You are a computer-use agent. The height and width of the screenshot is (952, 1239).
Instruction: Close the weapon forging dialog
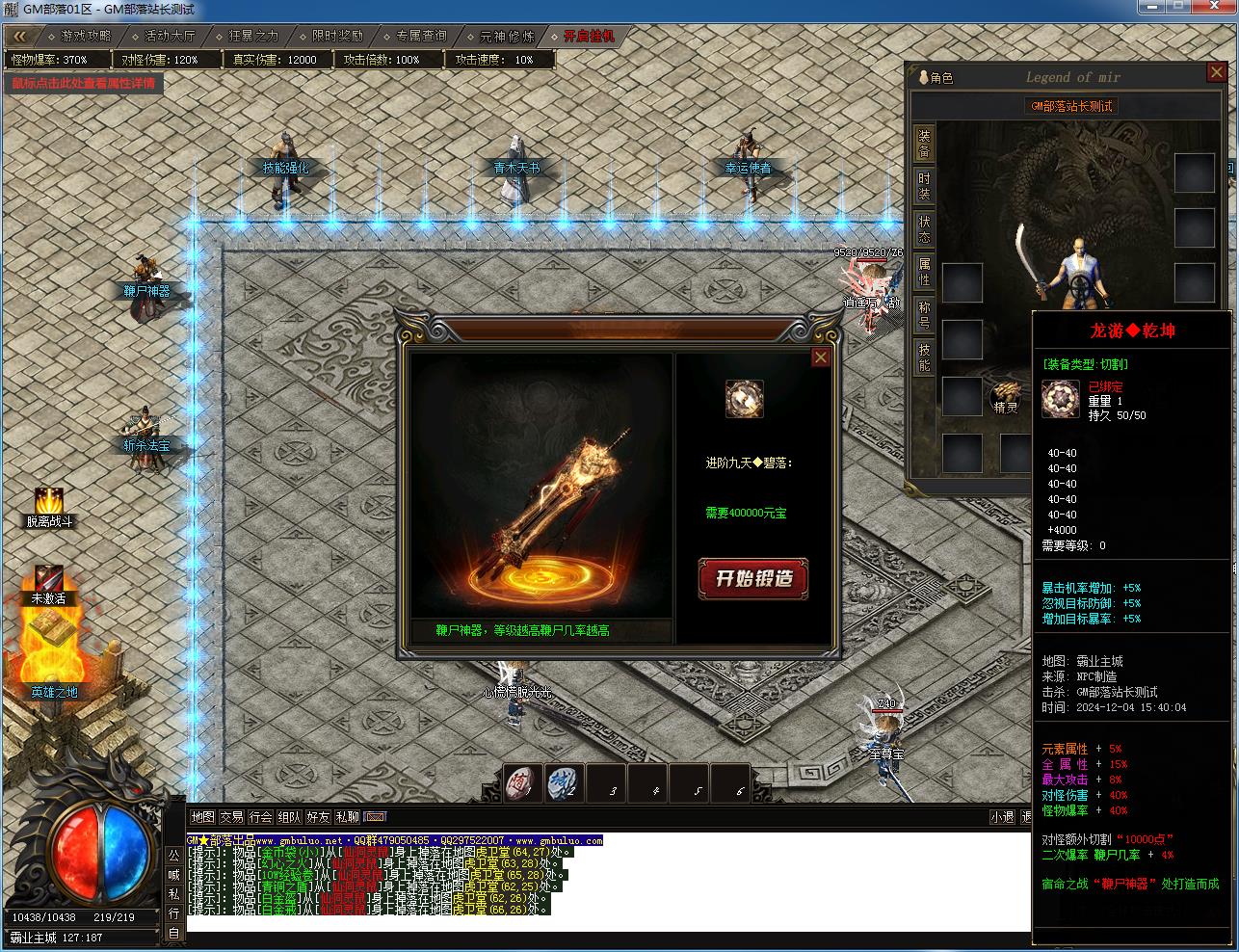(820, 357)
